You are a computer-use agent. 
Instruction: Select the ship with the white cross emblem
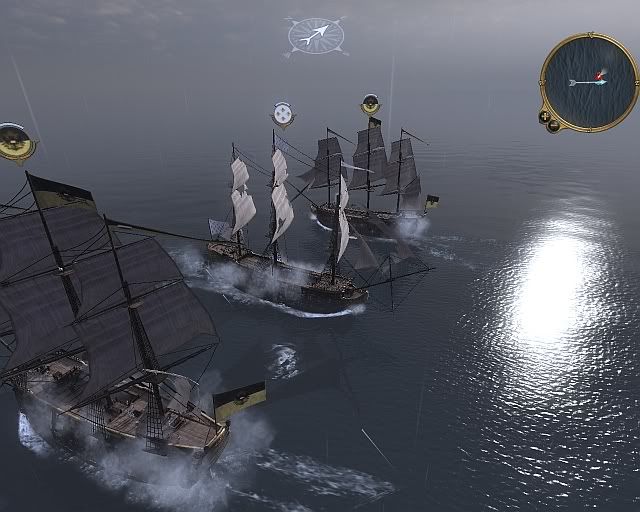[x=283, y=114]
